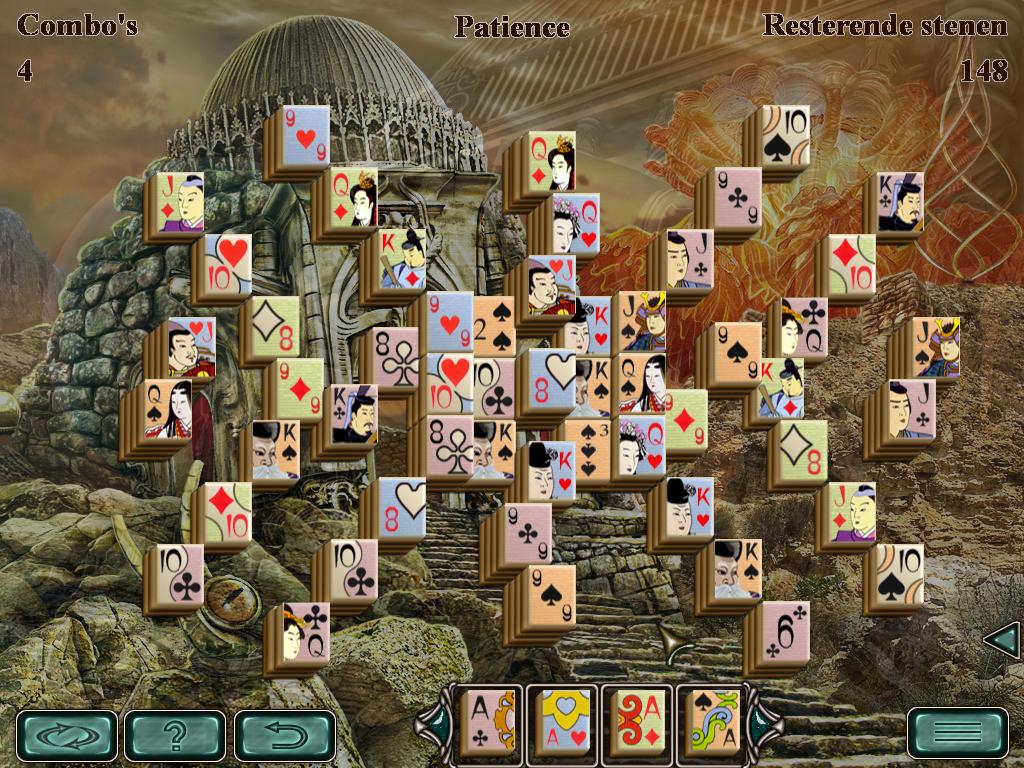Pick the Ace of Diamonds foundation slot
1024x768 pixels.
(x=636, y=718)
